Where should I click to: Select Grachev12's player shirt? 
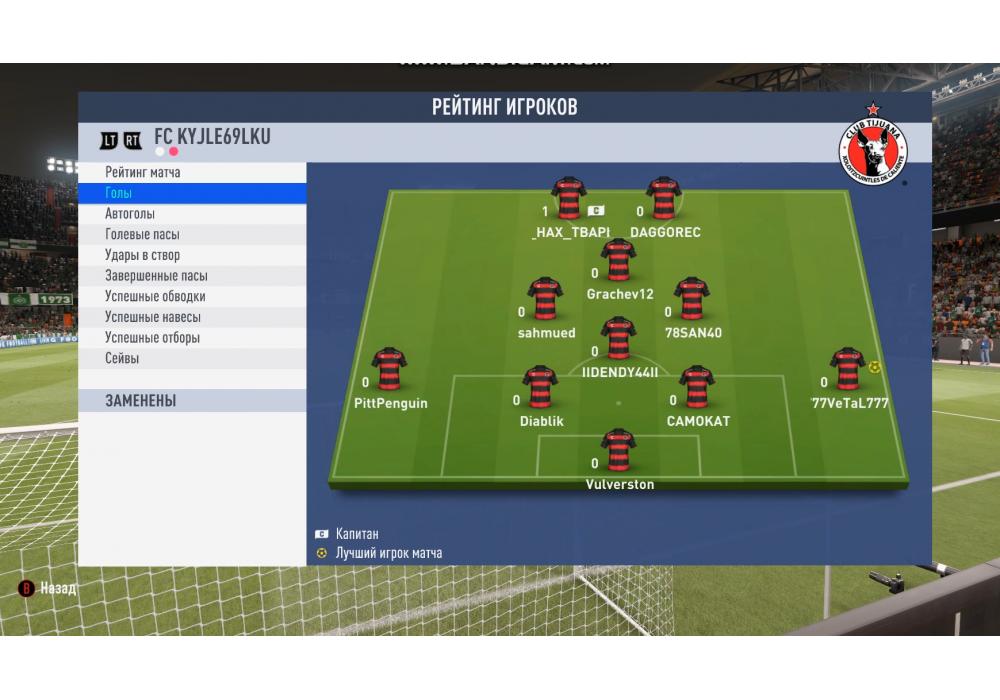[x=618, y=260]
